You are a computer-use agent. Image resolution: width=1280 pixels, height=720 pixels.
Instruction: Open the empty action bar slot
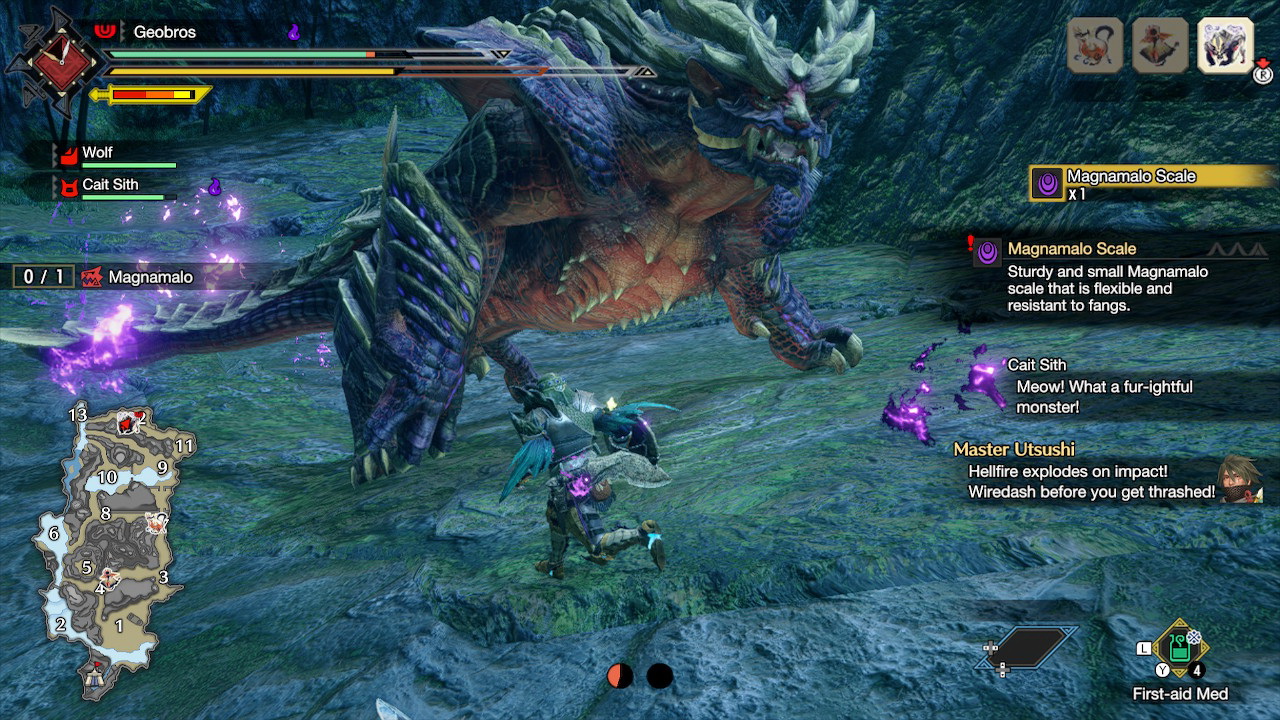(x=1029, y=648)
